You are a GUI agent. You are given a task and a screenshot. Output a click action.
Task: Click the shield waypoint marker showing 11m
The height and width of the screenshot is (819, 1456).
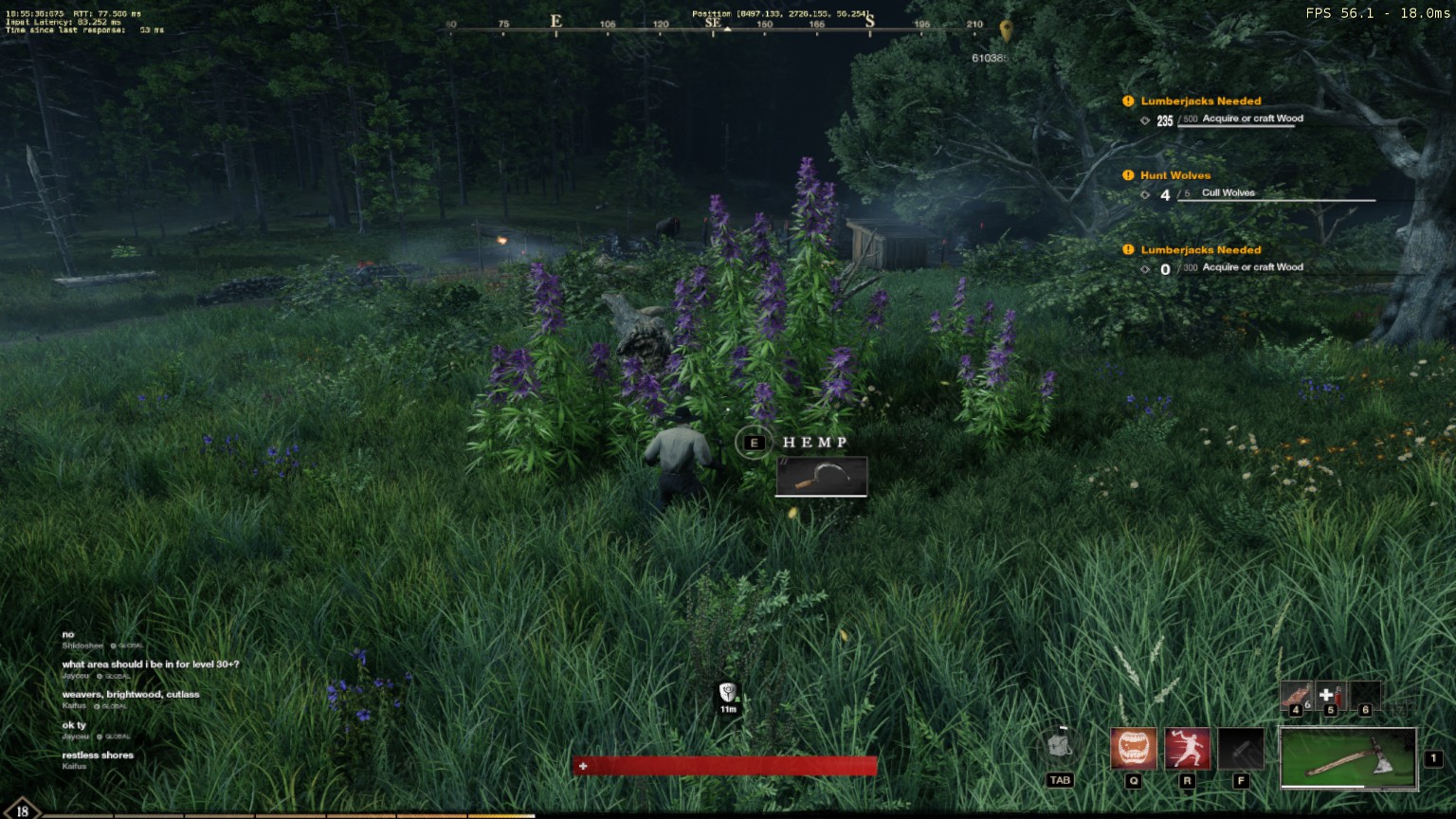click(728, 693)
